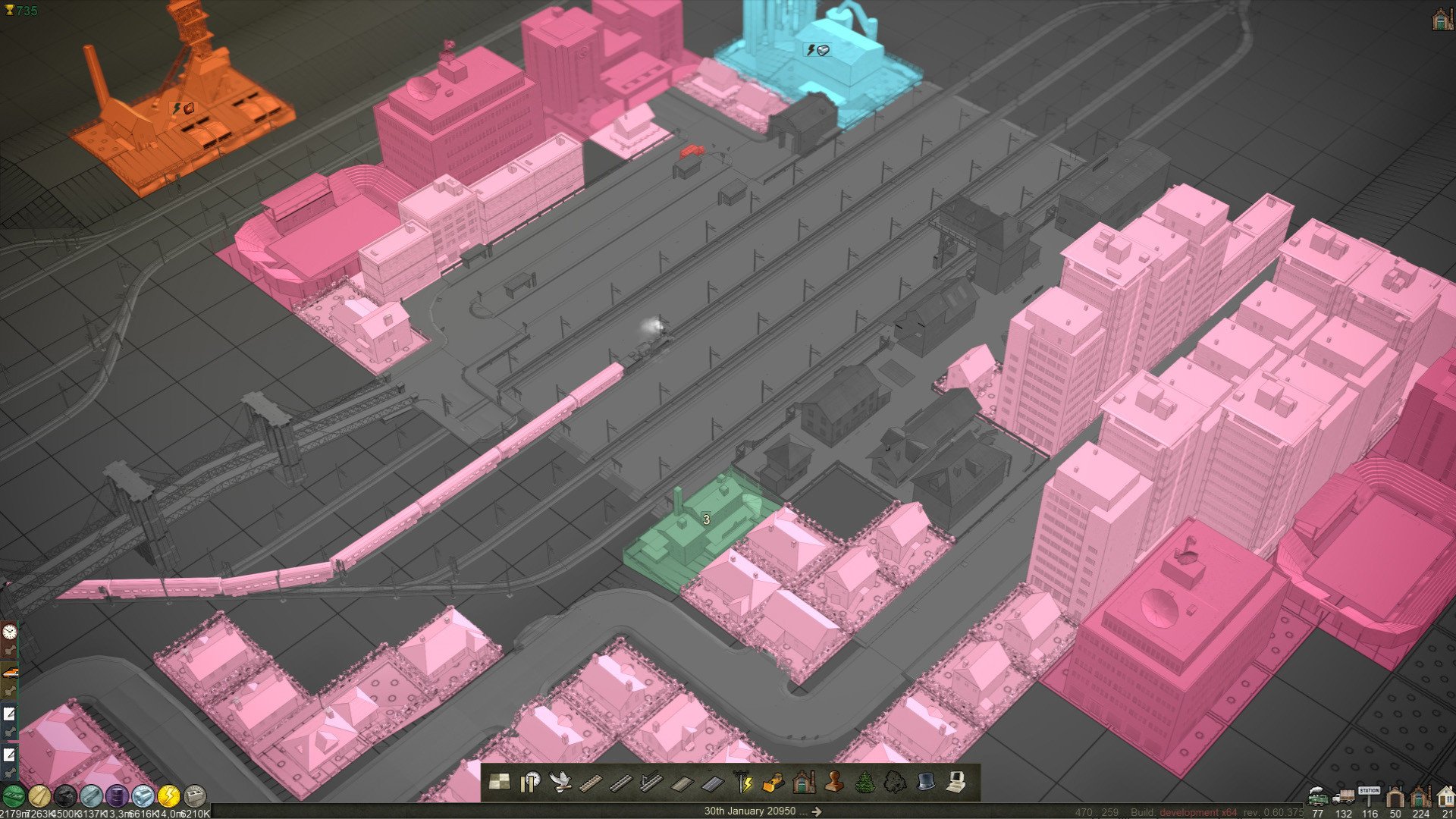The width and height of the screenshot is (1456, 819).
Task: Select the rubber stamp tool
Action: pos(833,782)
